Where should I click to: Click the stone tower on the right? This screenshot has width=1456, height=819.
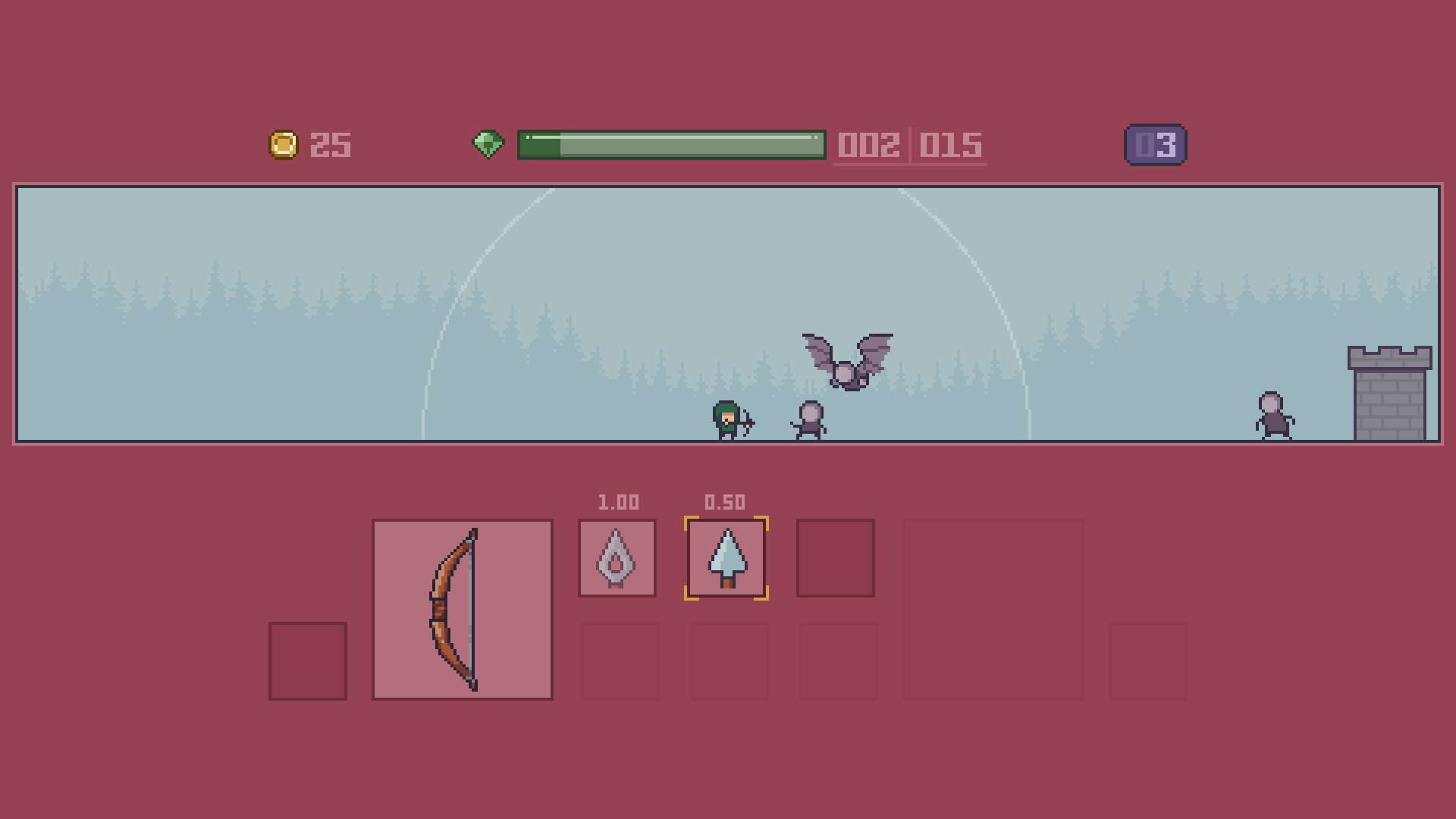click(1389, 394)
